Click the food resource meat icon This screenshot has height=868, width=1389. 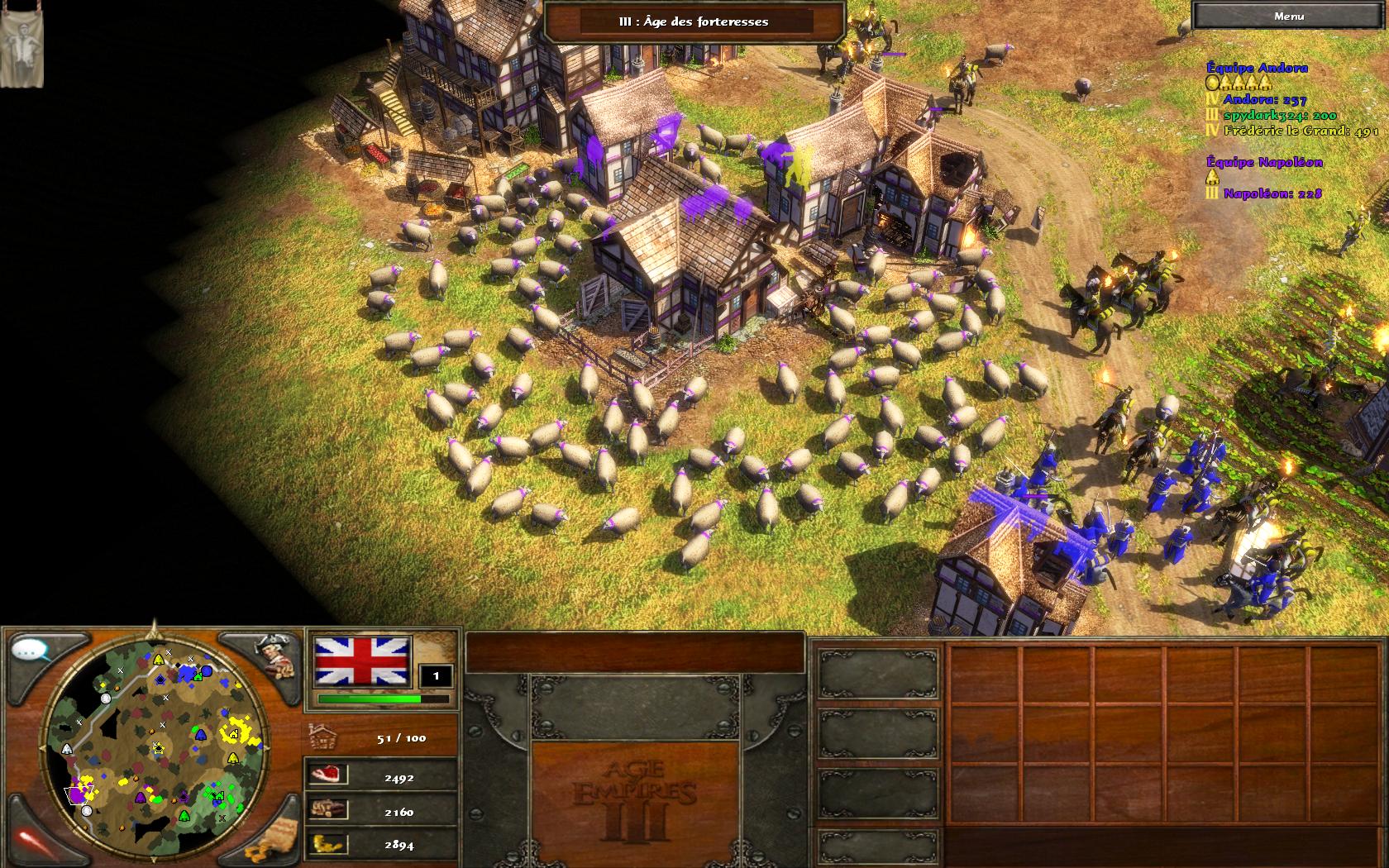coord(327,775)
